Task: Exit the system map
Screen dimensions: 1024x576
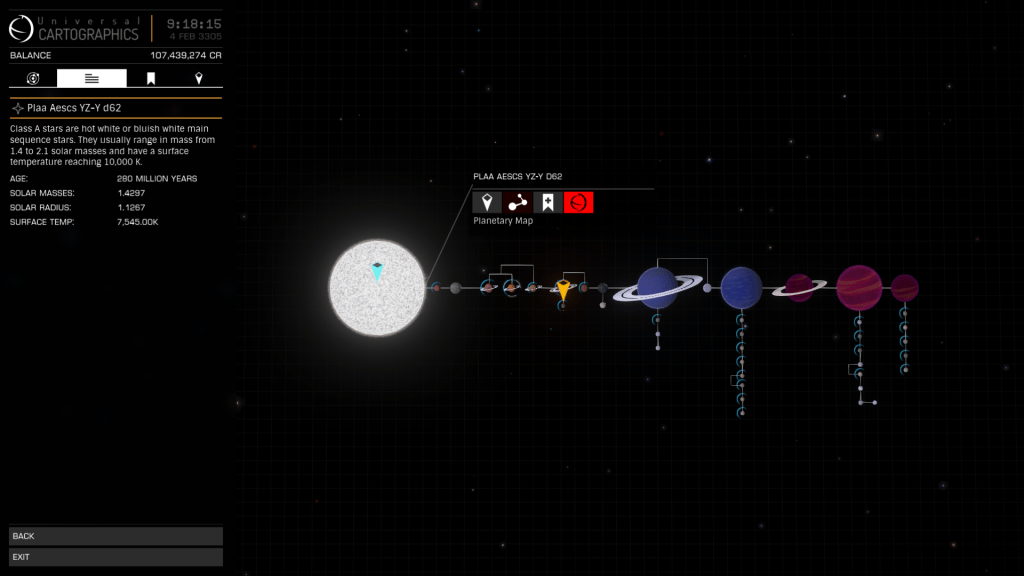Action: pos(115,557)
